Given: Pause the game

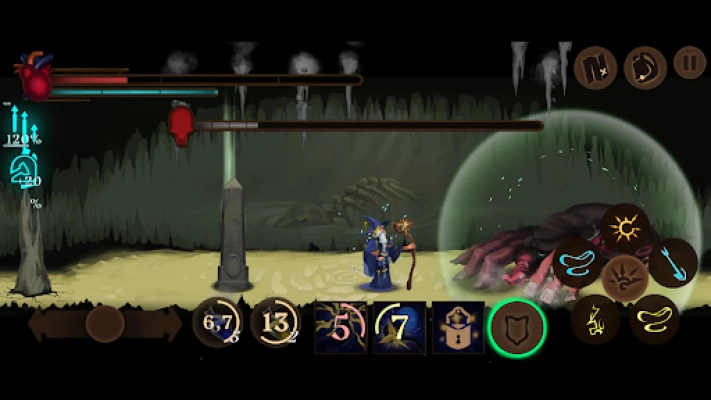Looking at the screenshot, I should coord(689,64).
